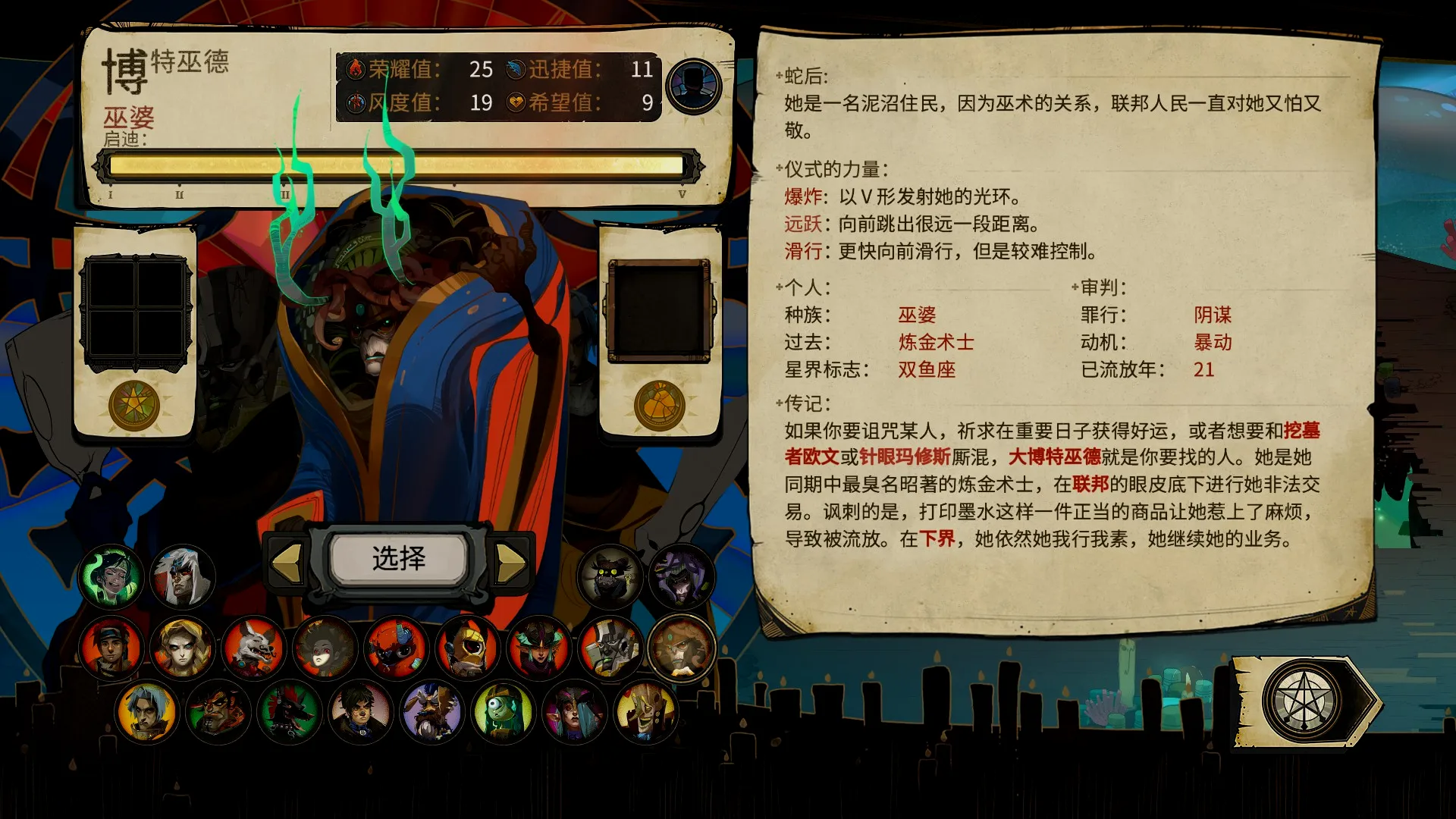This screenshot has width=1456, height=819.
Task: Select the hidden silhouette portrait beside the stats
Action: click(x=693, y=86)
